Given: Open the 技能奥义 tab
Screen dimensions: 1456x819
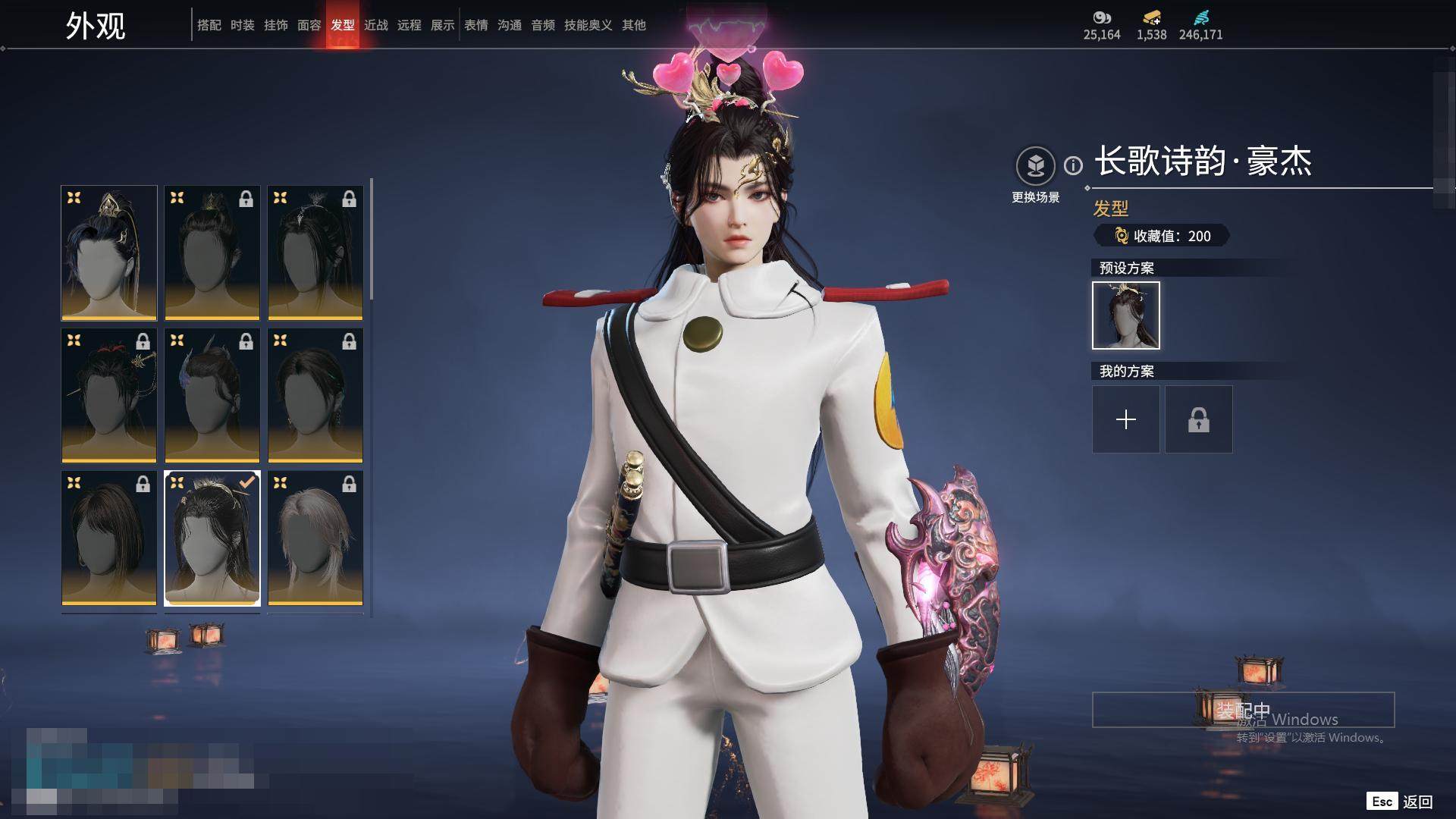Looking at the screenshot, I should tap(588, 25).
